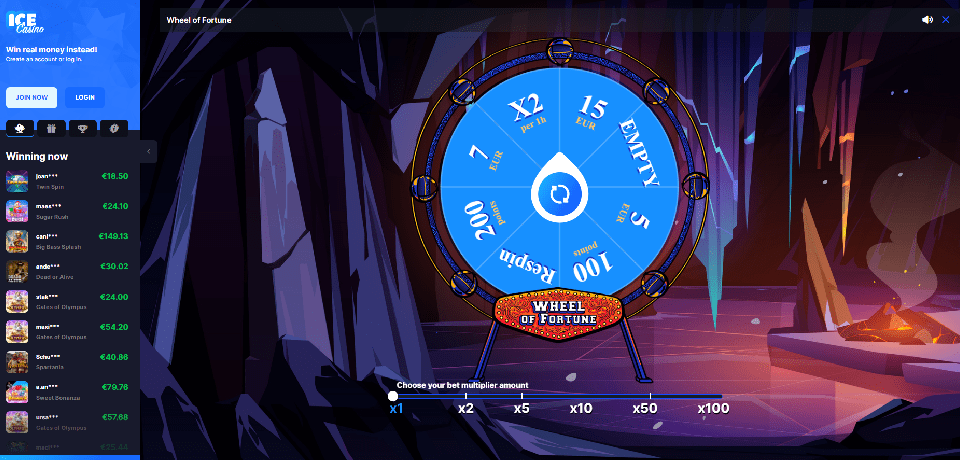Click the JOIN NOW button

pos(31,97)
